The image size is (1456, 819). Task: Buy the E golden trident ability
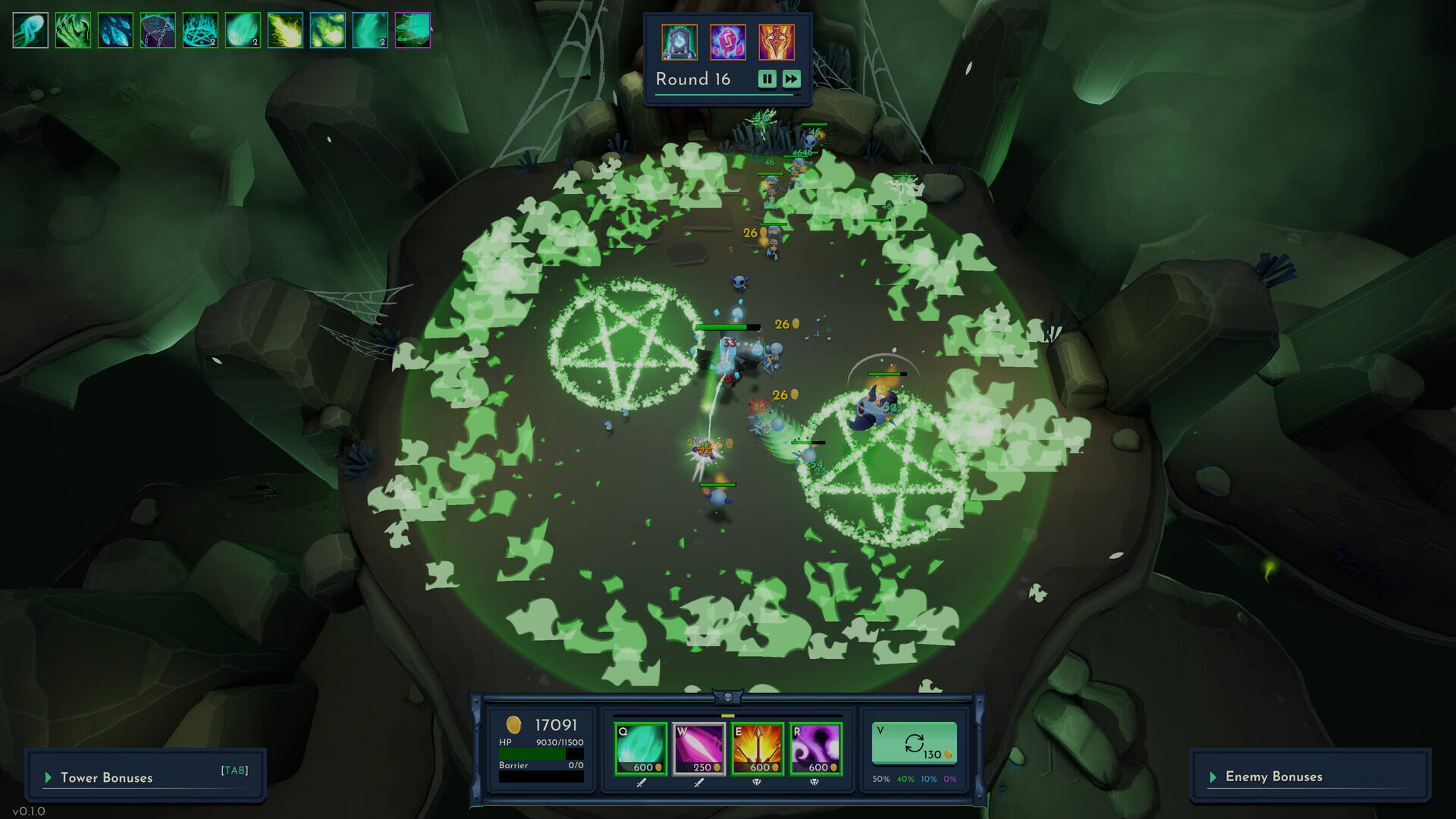pos(758,748)
